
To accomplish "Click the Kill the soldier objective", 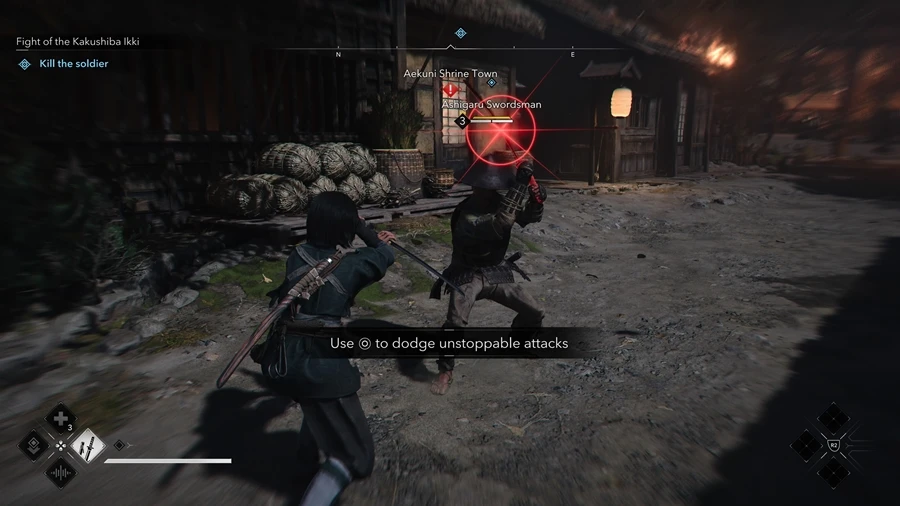I will [x=73, y=64].
